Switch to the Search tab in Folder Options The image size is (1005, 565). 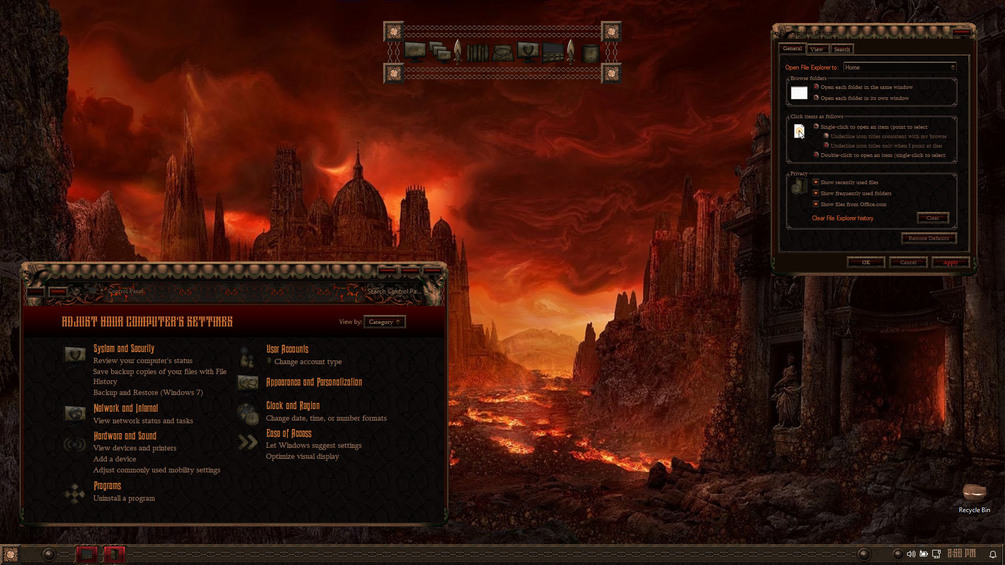[x=842, y=49]
